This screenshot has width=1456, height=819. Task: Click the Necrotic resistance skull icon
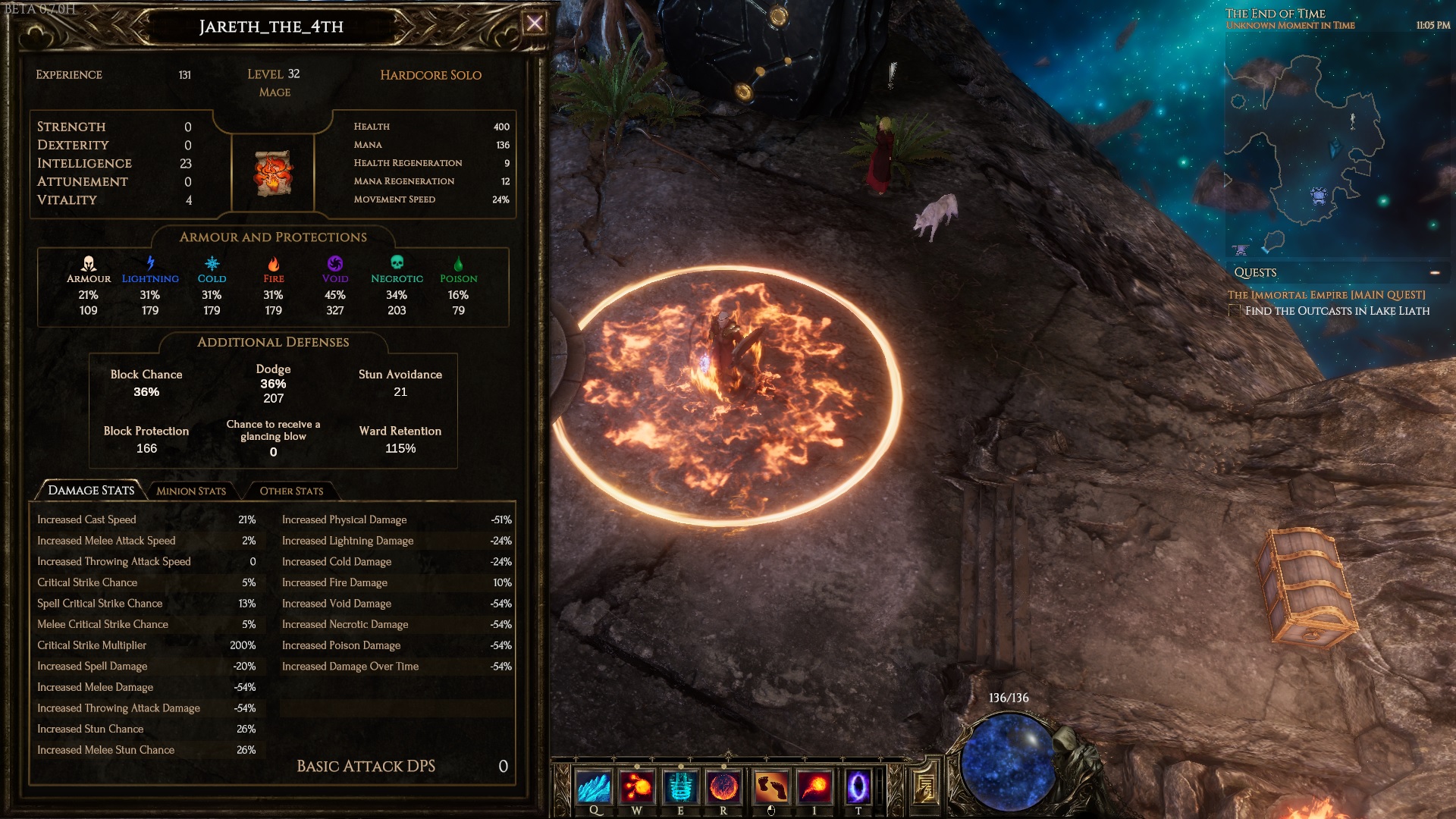(x=397, y=262)
